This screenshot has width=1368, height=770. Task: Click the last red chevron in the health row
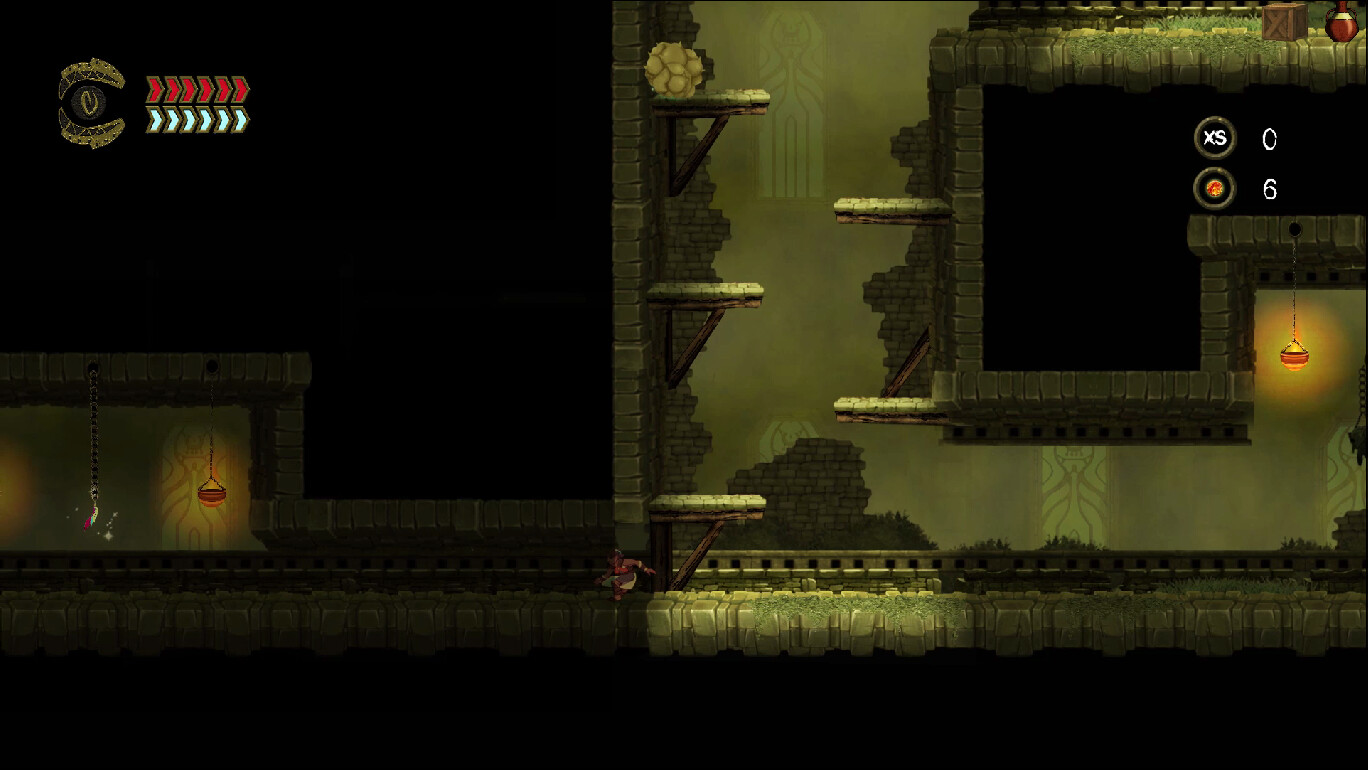[240, 89]
